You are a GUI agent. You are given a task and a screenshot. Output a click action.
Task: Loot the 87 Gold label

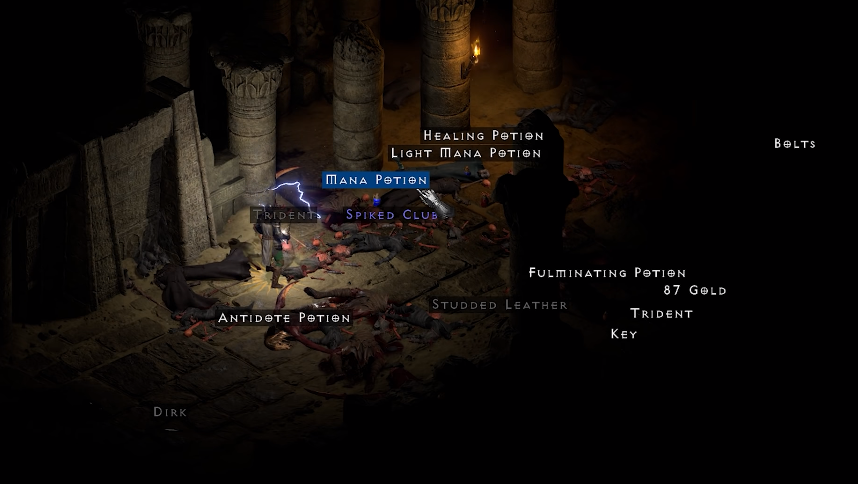(x=695, y=291)
